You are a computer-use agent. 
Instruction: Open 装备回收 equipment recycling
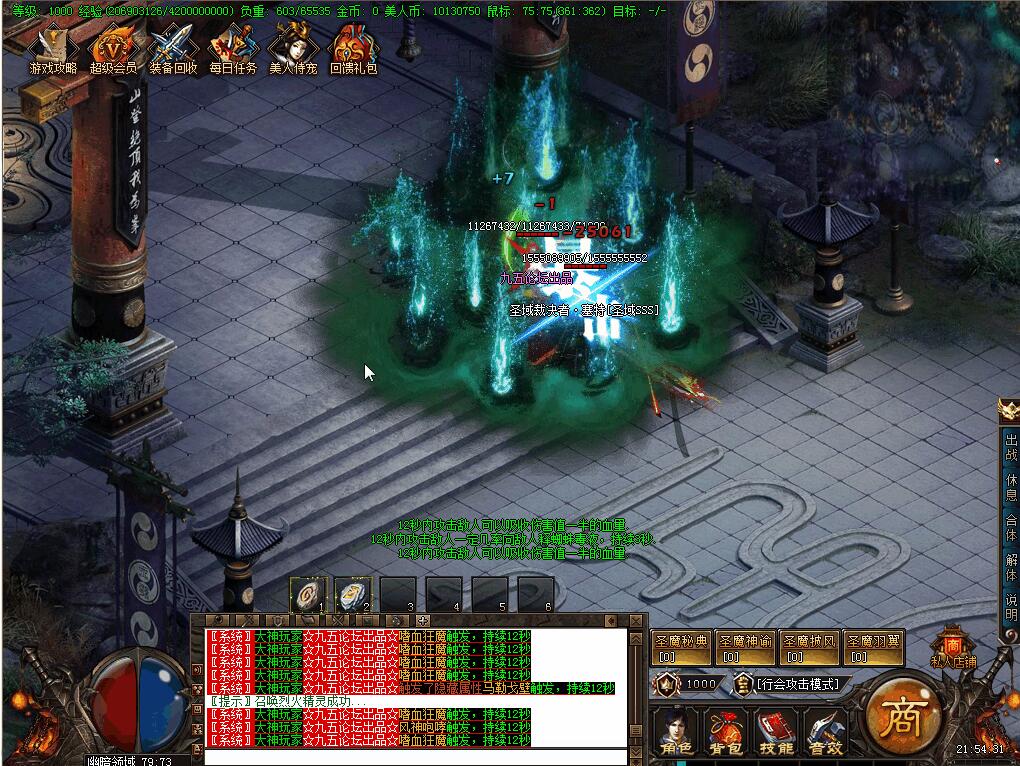pos(173,50)
